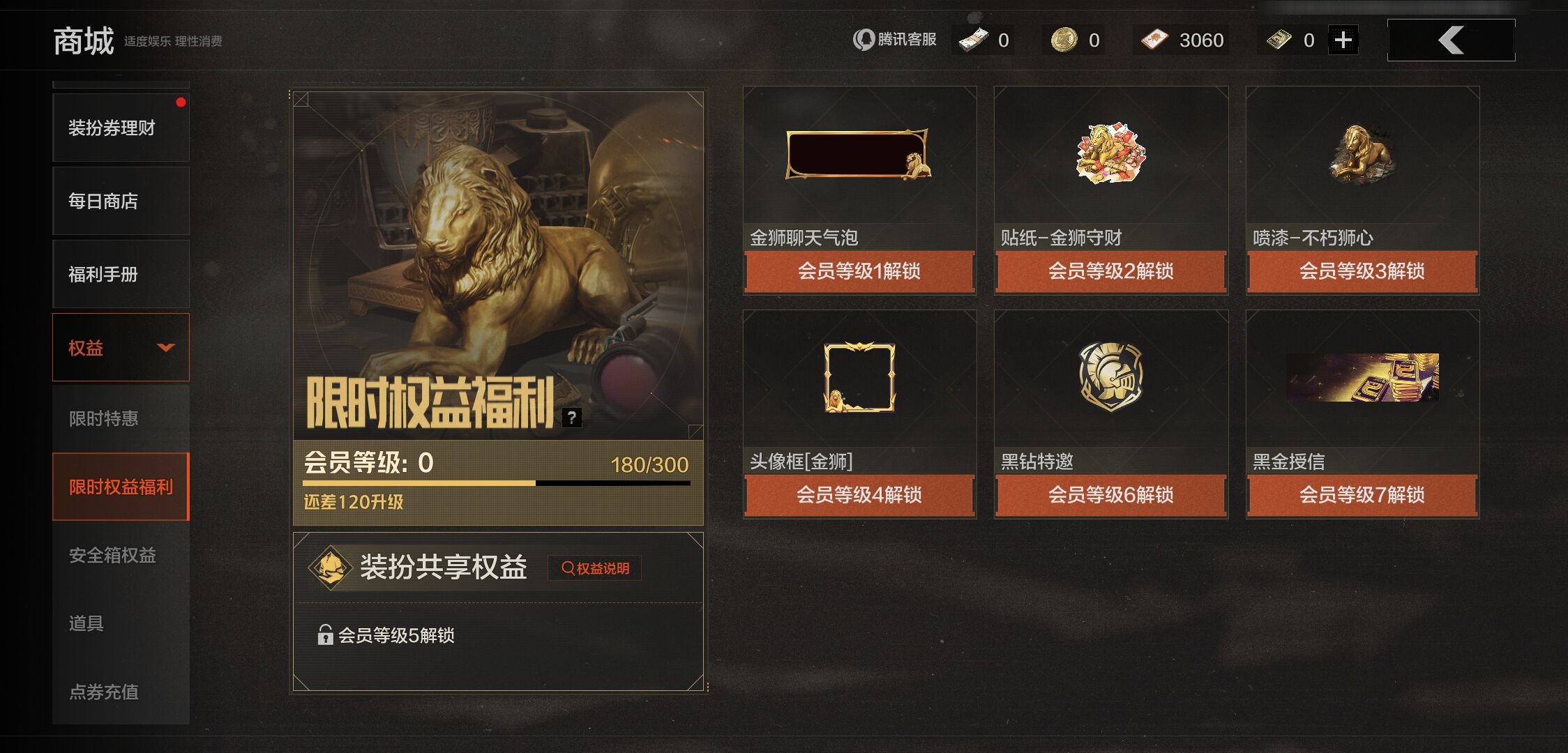Viewport: 1568px width, 753px height.
Task: Click the lock icon beside 会员等级5解锁
Action: (x=324, y=637)
